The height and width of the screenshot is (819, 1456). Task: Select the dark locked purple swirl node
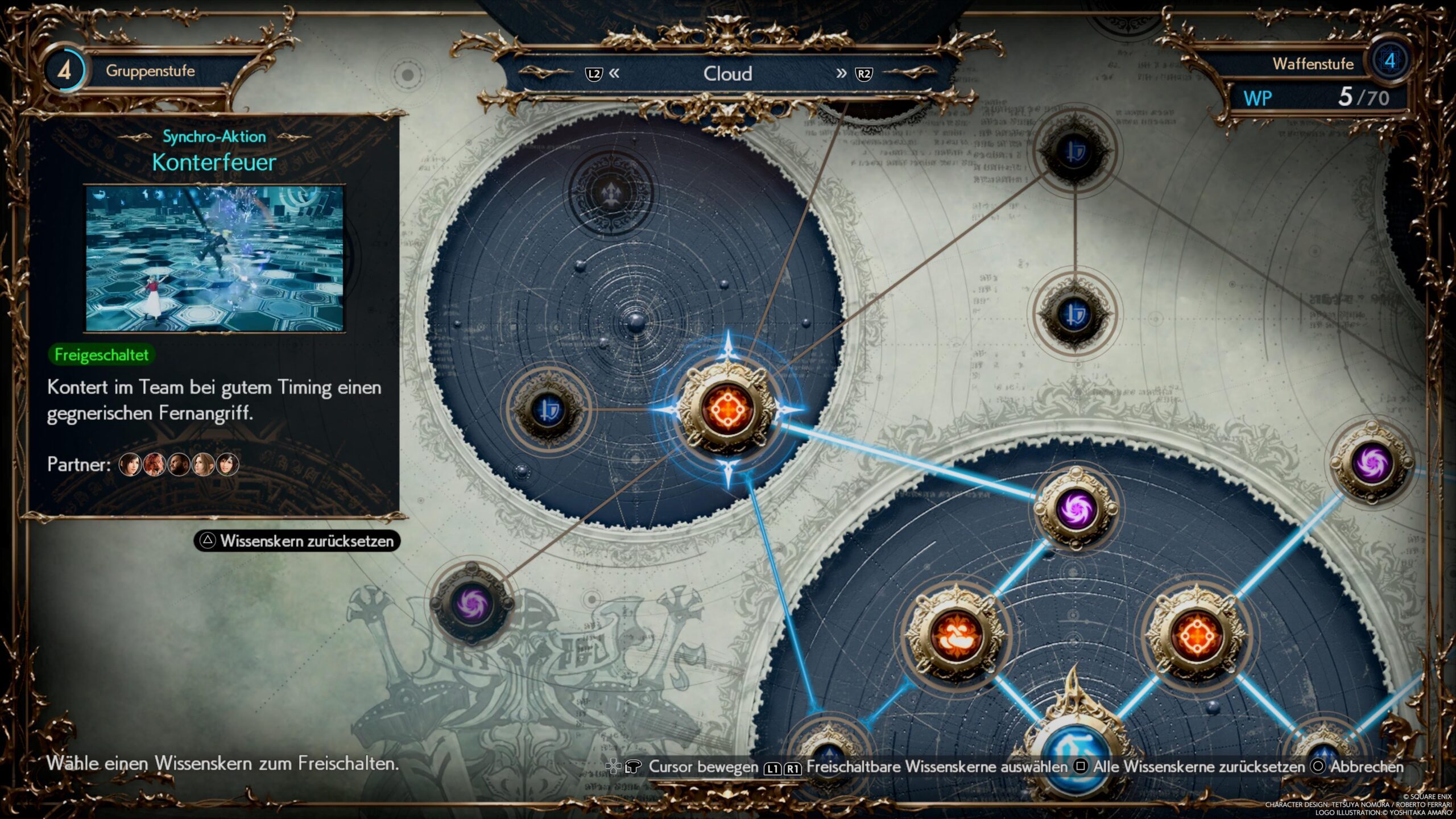point(472,602)
